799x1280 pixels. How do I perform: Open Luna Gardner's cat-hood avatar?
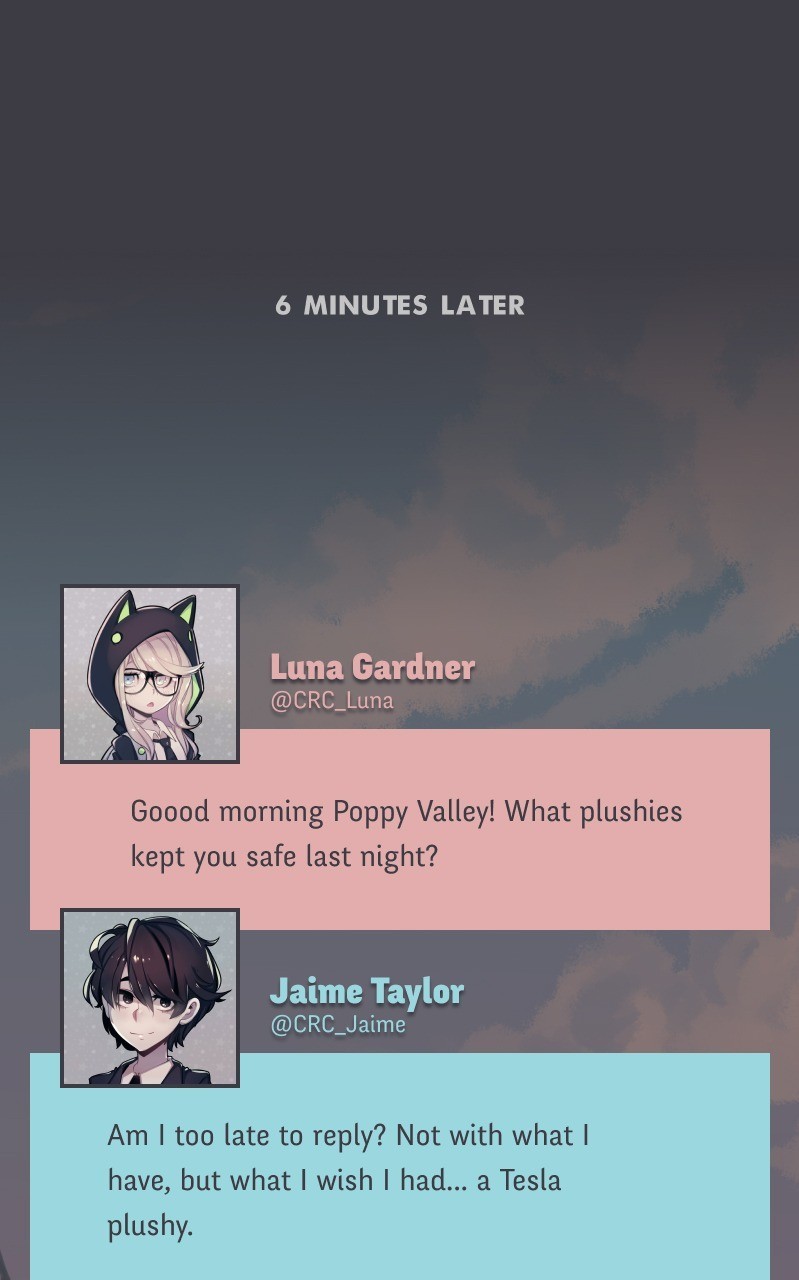pos(150,674)
